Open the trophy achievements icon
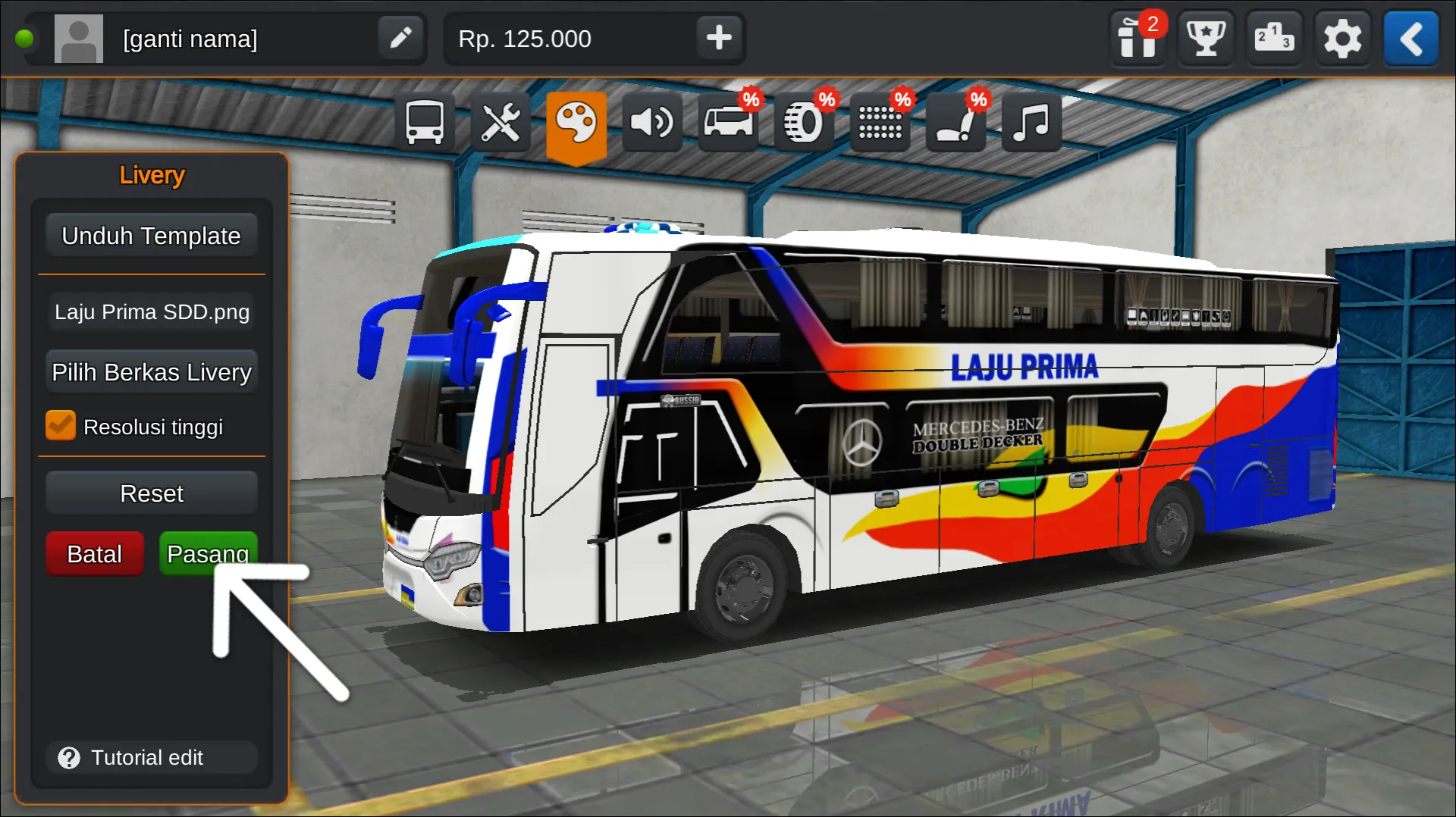 1206,39
